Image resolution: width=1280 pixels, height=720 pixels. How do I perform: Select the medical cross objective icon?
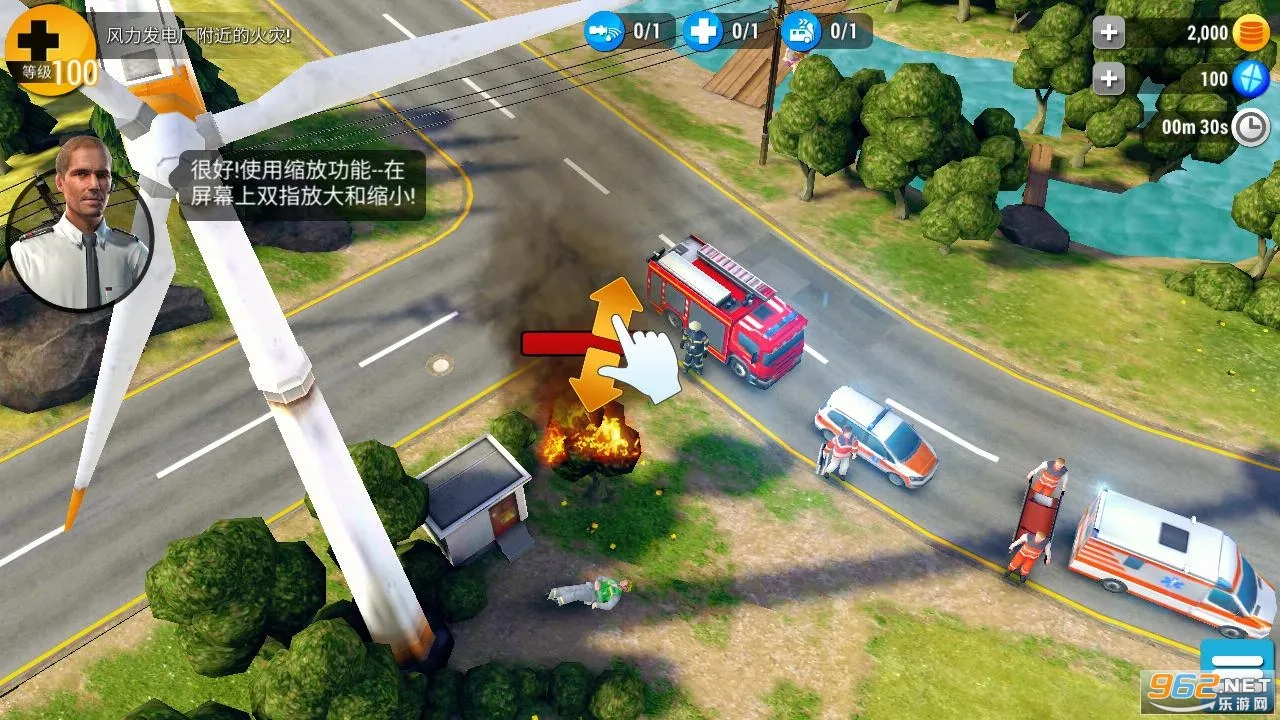(x=703, y=31)
